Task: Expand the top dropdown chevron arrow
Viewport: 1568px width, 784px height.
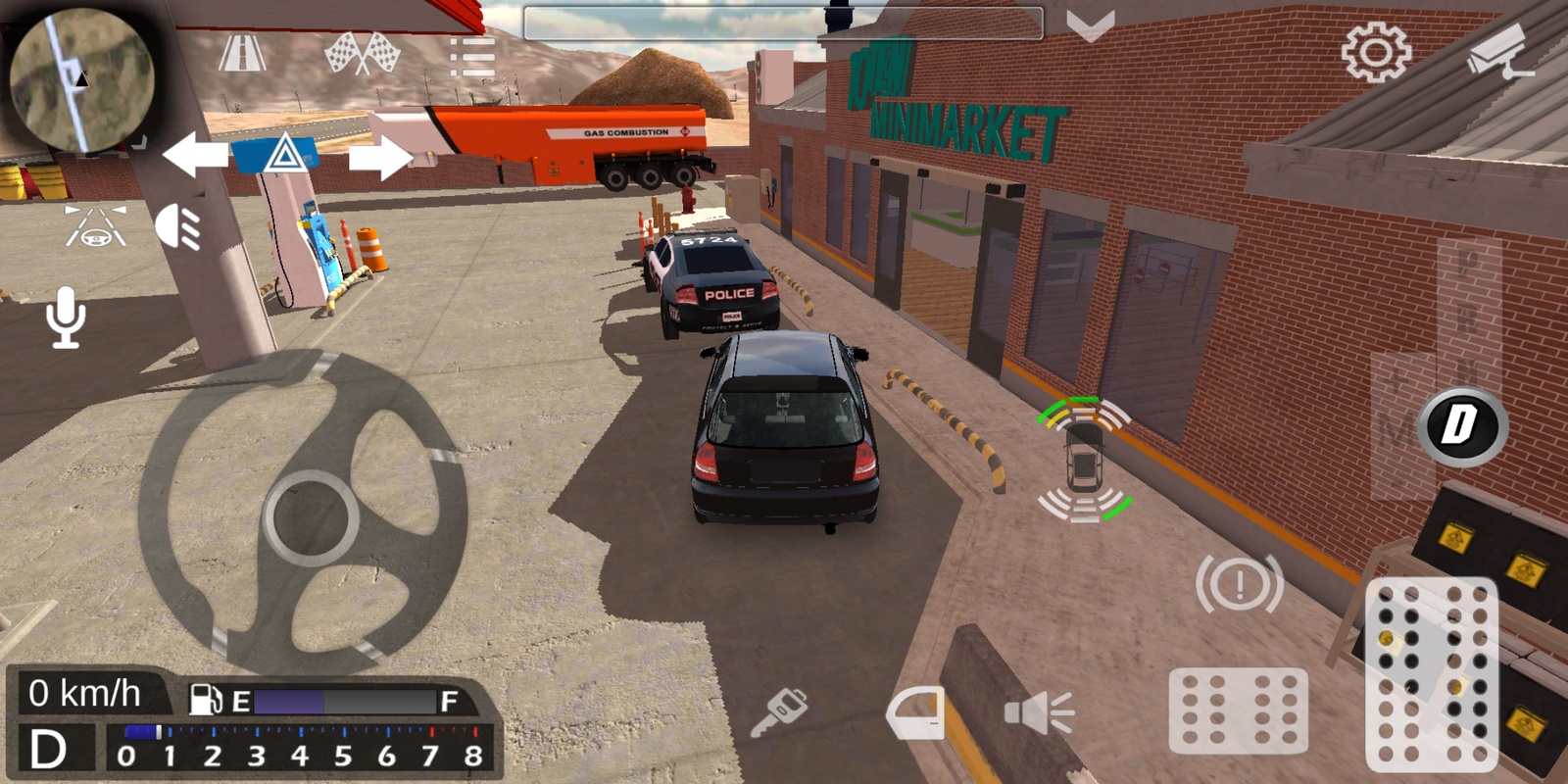Action: coord(1090,25)
